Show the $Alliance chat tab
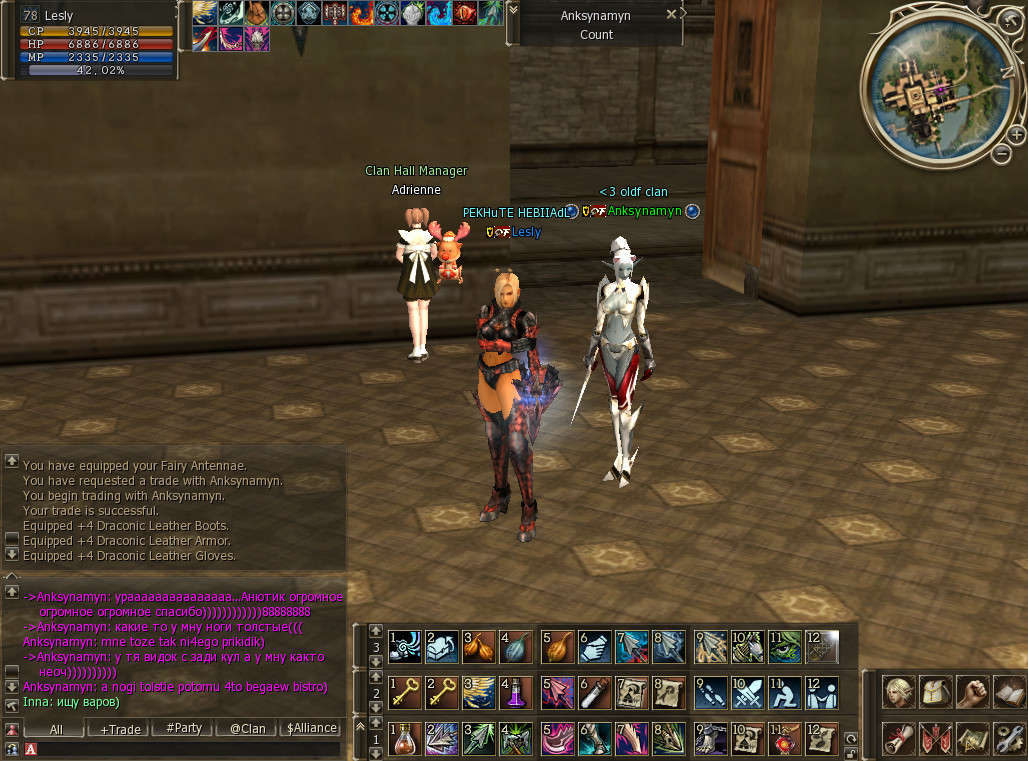Viewport: 1028px width, 761px height. point(311,729)
